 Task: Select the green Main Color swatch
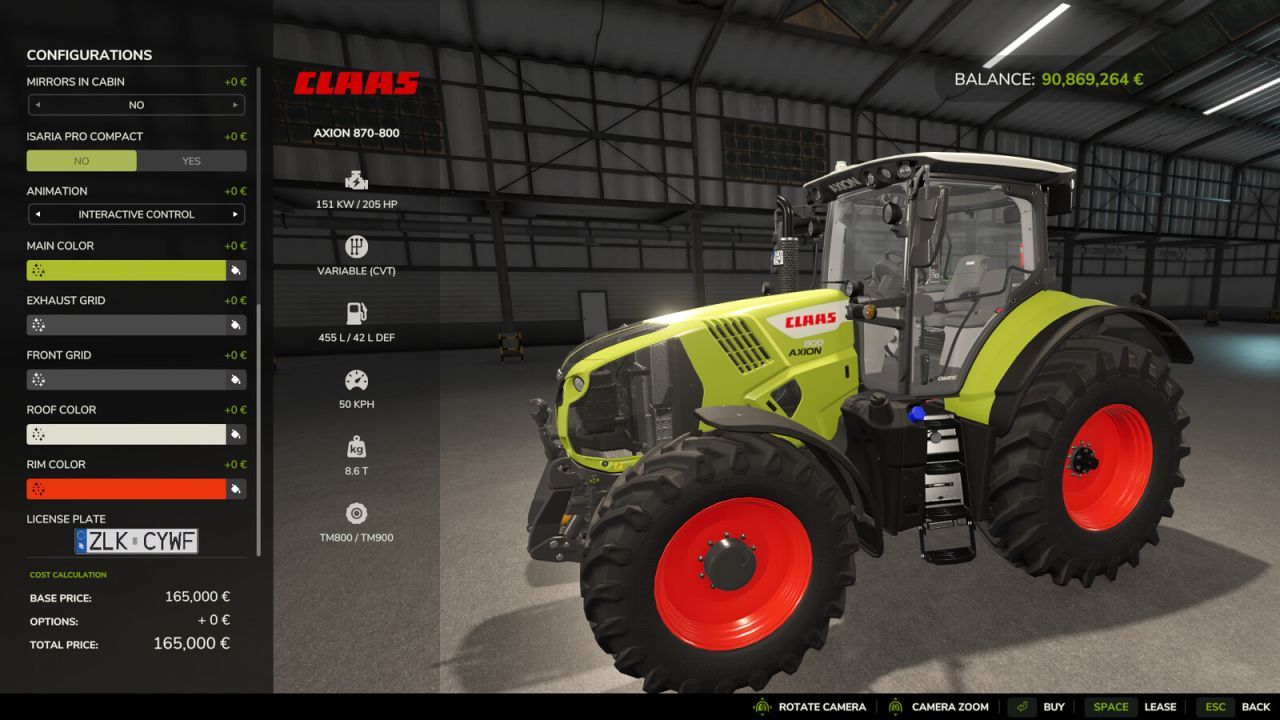point(130,269)
